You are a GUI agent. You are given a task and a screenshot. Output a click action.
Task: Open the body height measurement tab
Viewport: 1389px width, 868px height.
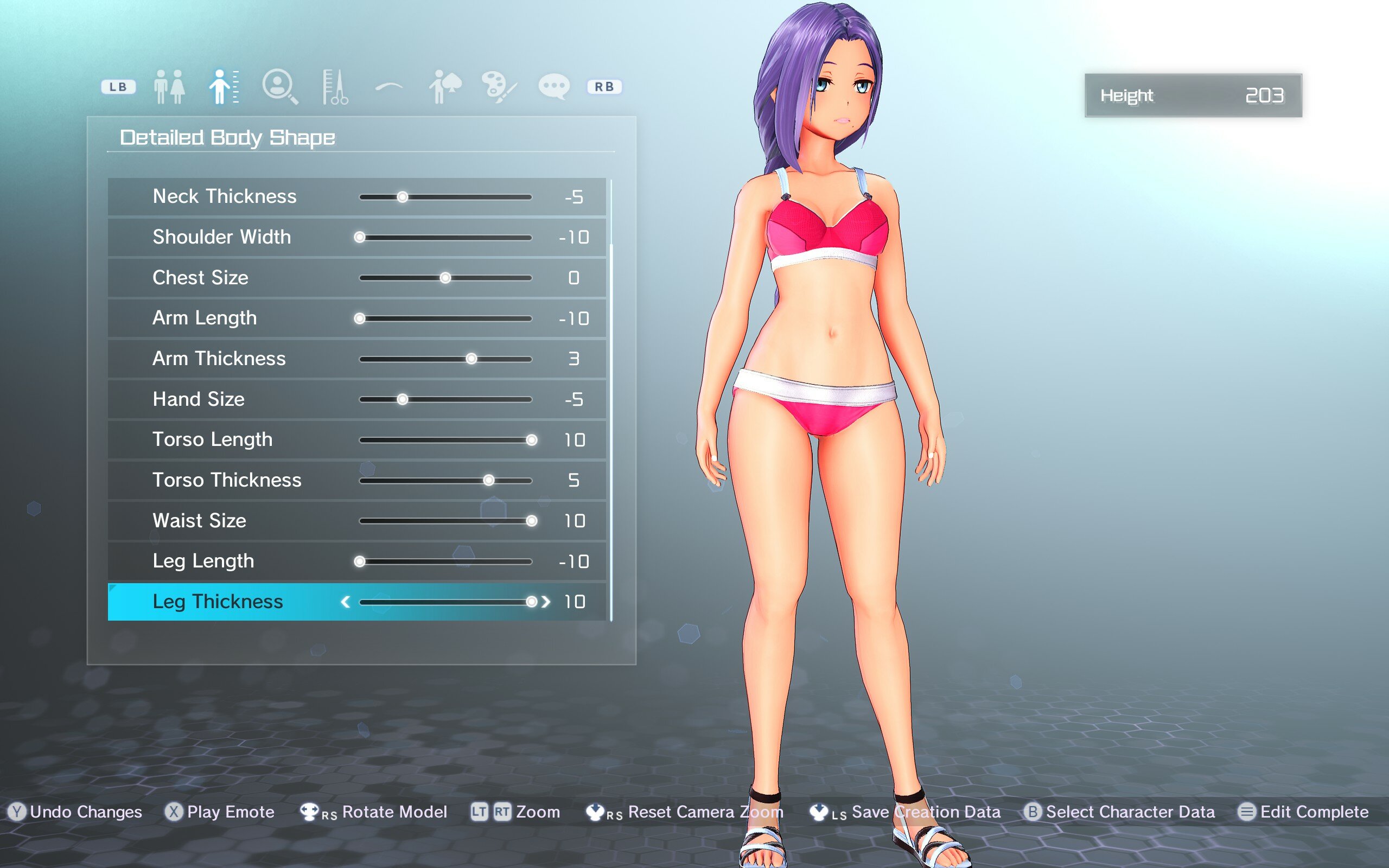[224, 87]
